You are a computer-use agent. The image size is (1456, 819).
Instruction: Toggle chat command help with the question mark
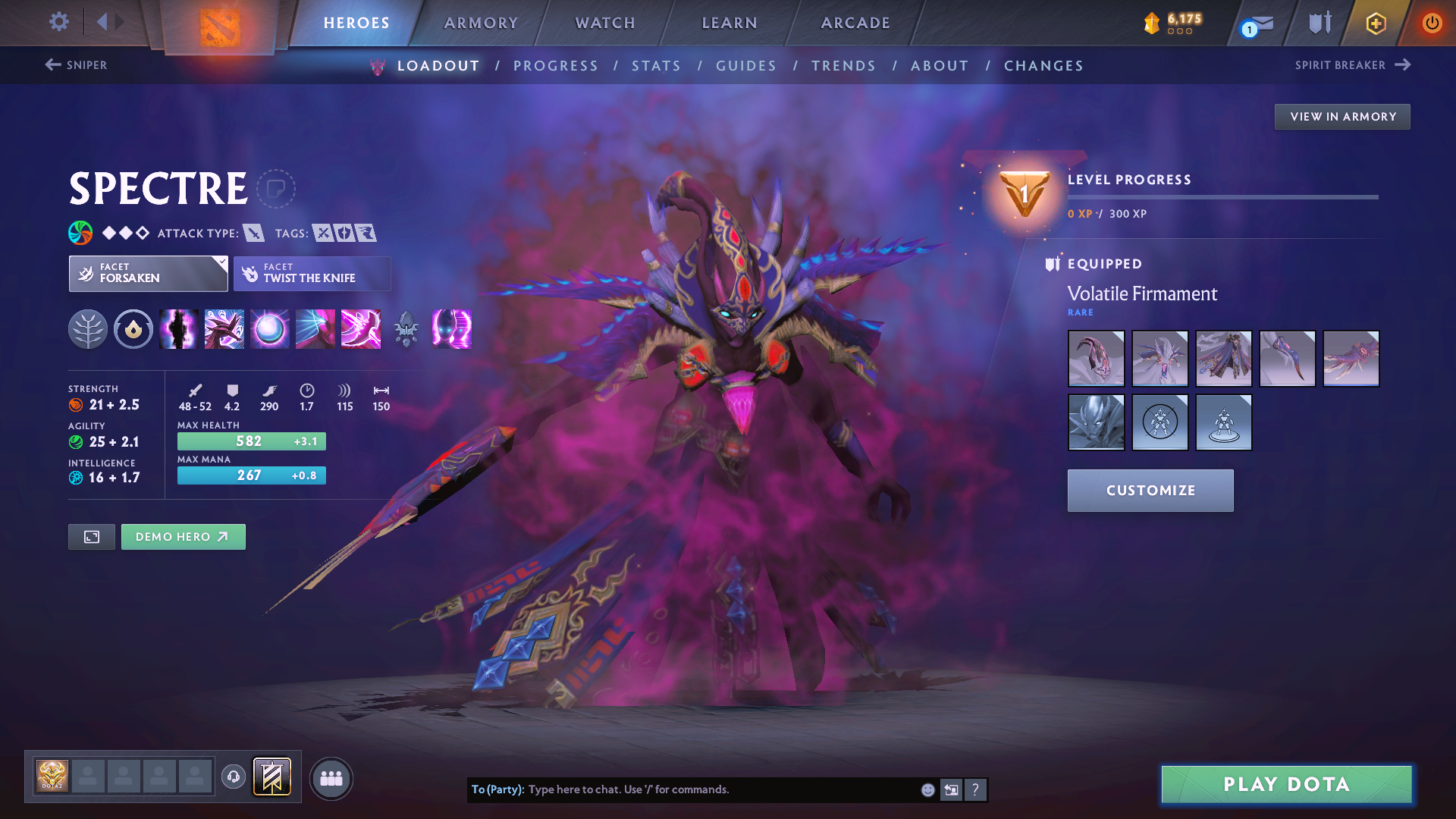[x=976, y=789]
